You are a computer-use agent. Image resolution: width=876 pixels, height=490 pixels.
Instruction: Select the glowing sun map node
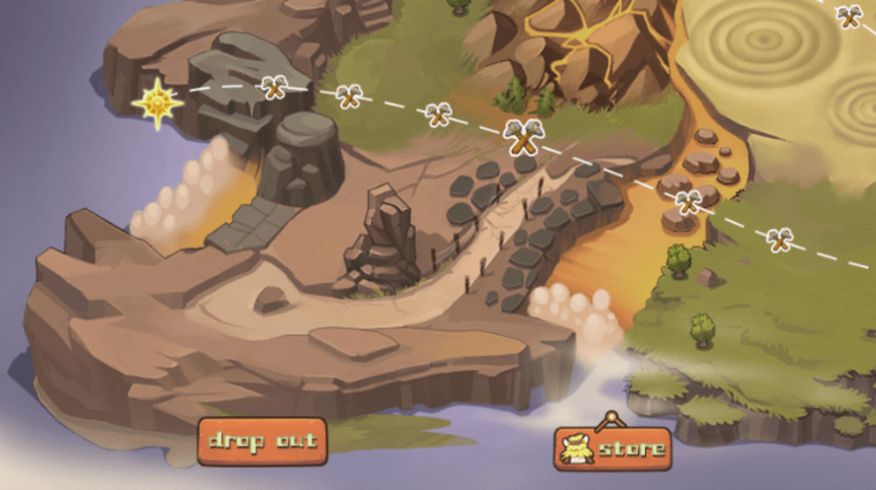click(158, 103)
